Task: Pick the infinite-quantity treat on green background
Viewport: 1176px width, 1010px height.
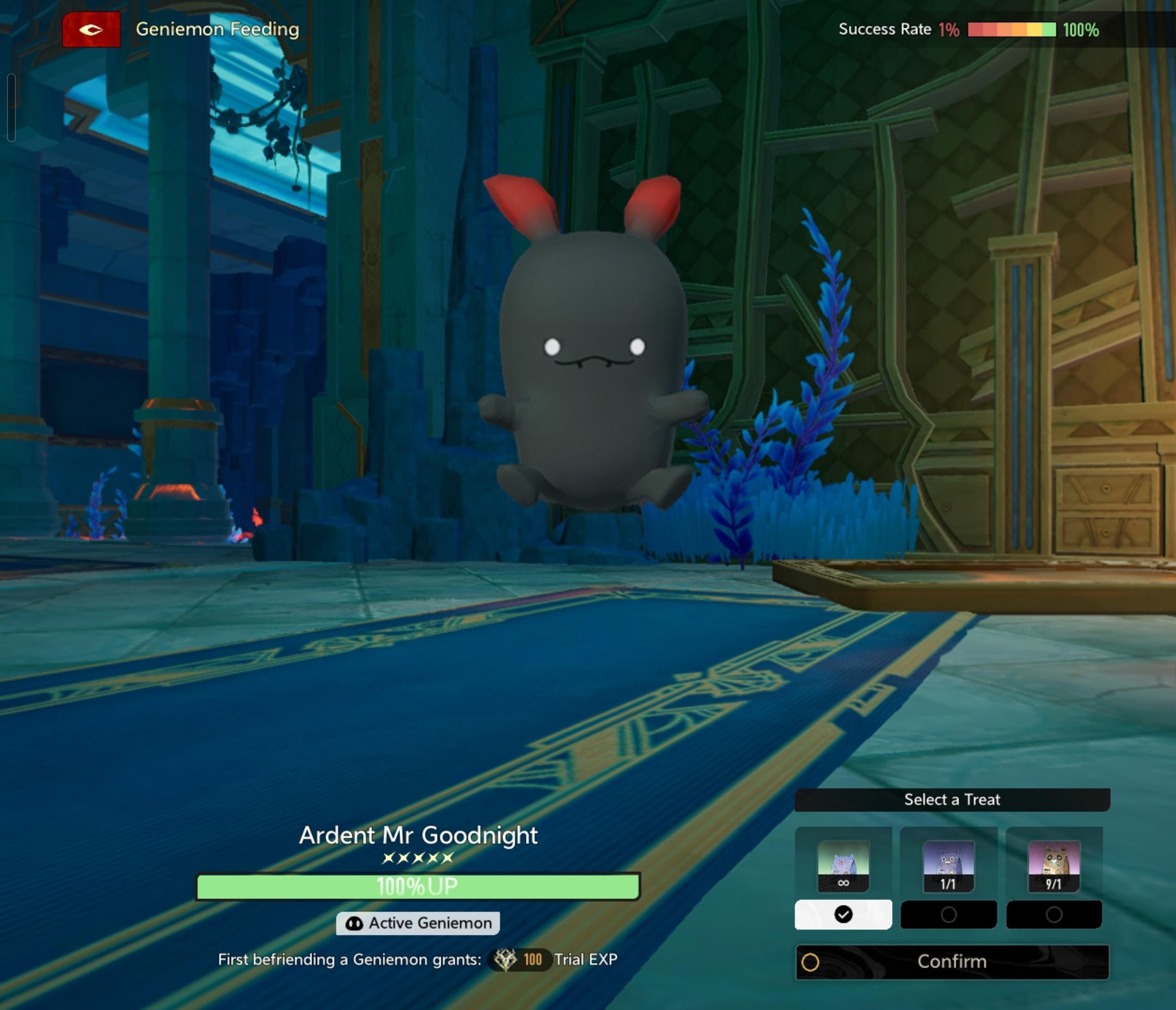Action: (x=843, y=865)
